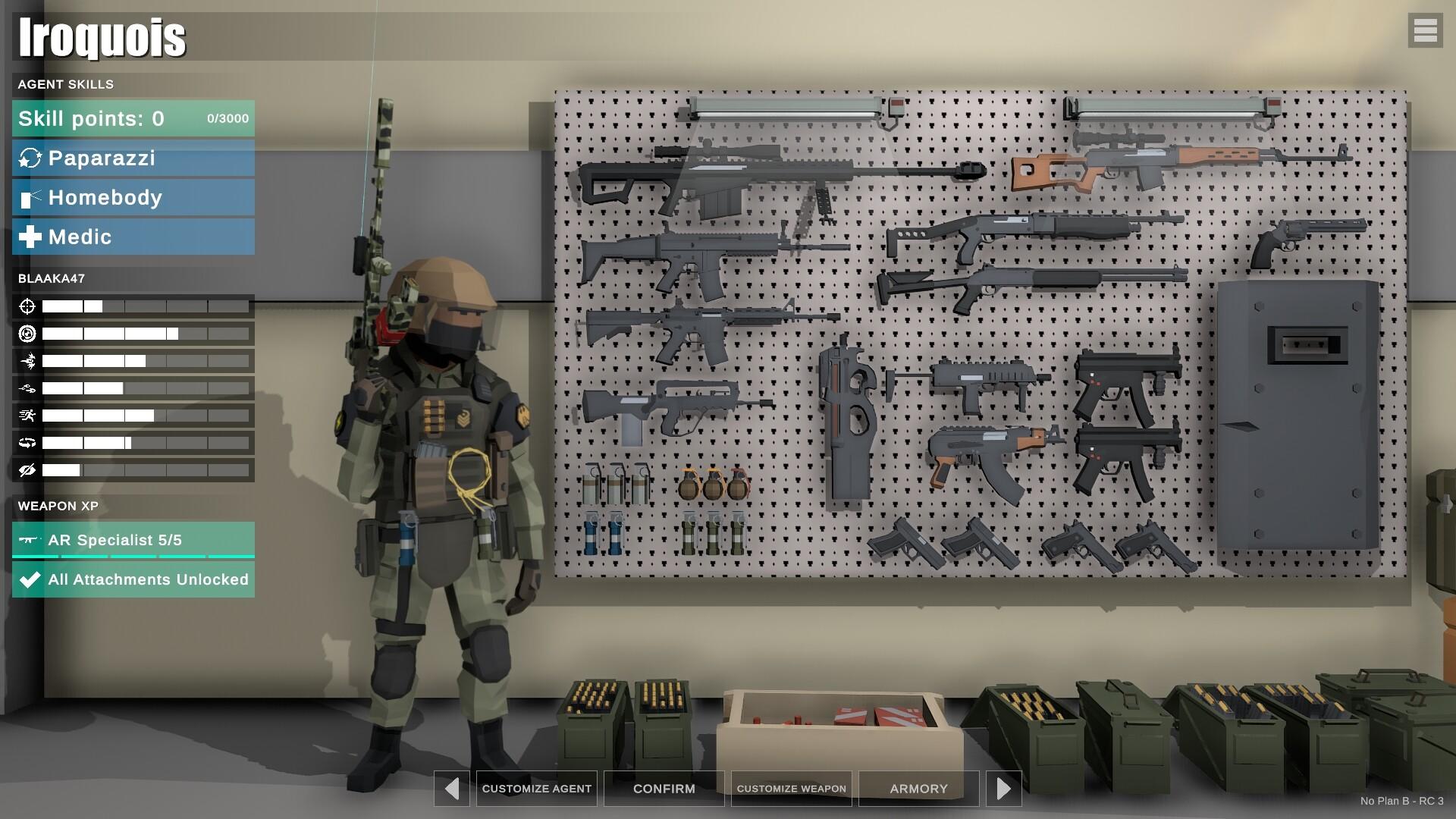Click the crossed-eye stealth stat icon
The width and height of the screenshot is (1456, 819).
click(x=28, y=469)
